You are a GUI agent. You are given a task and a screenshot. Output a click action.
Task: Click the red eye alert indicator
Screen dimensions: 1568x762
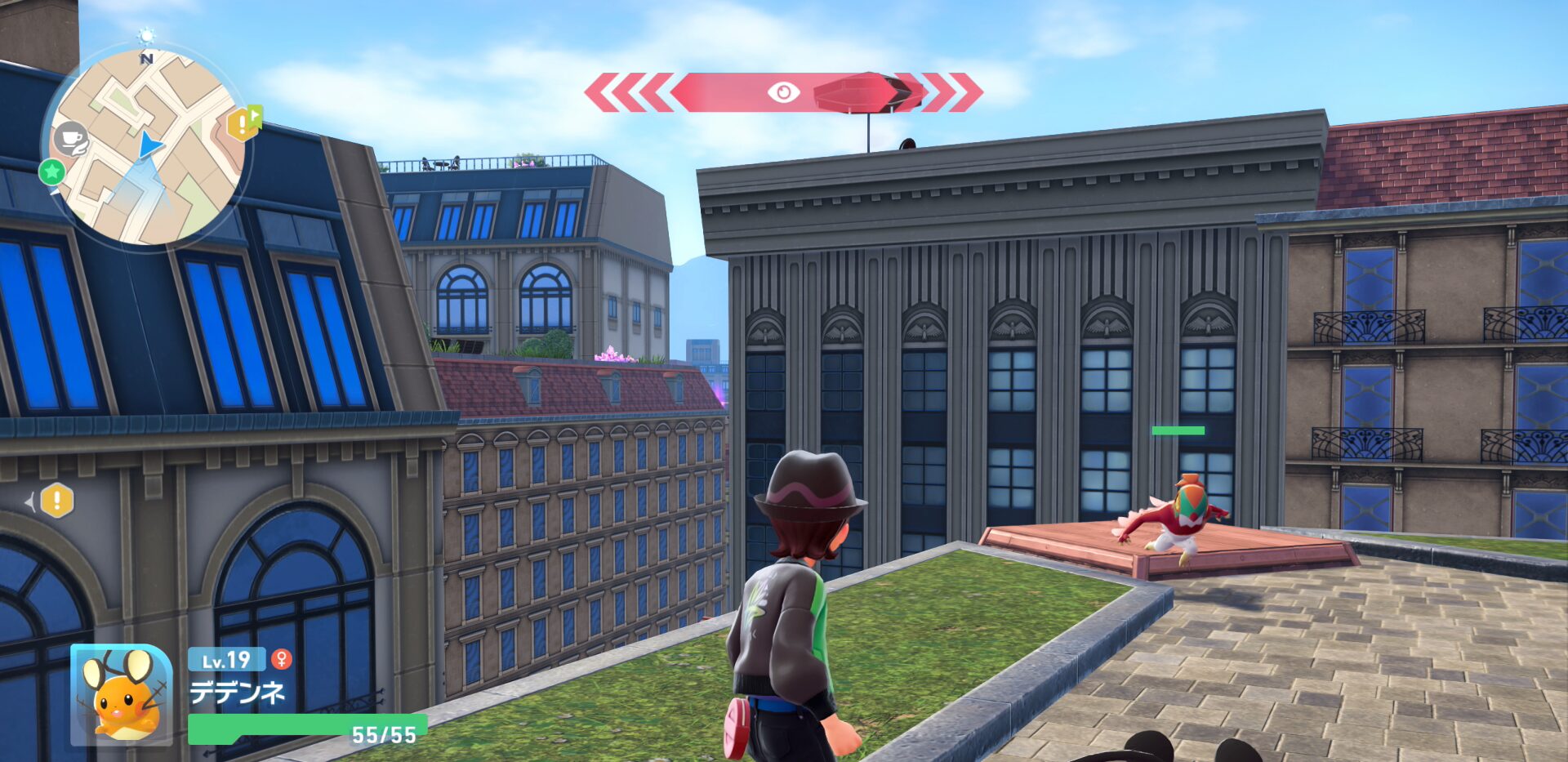coord(783,92)
